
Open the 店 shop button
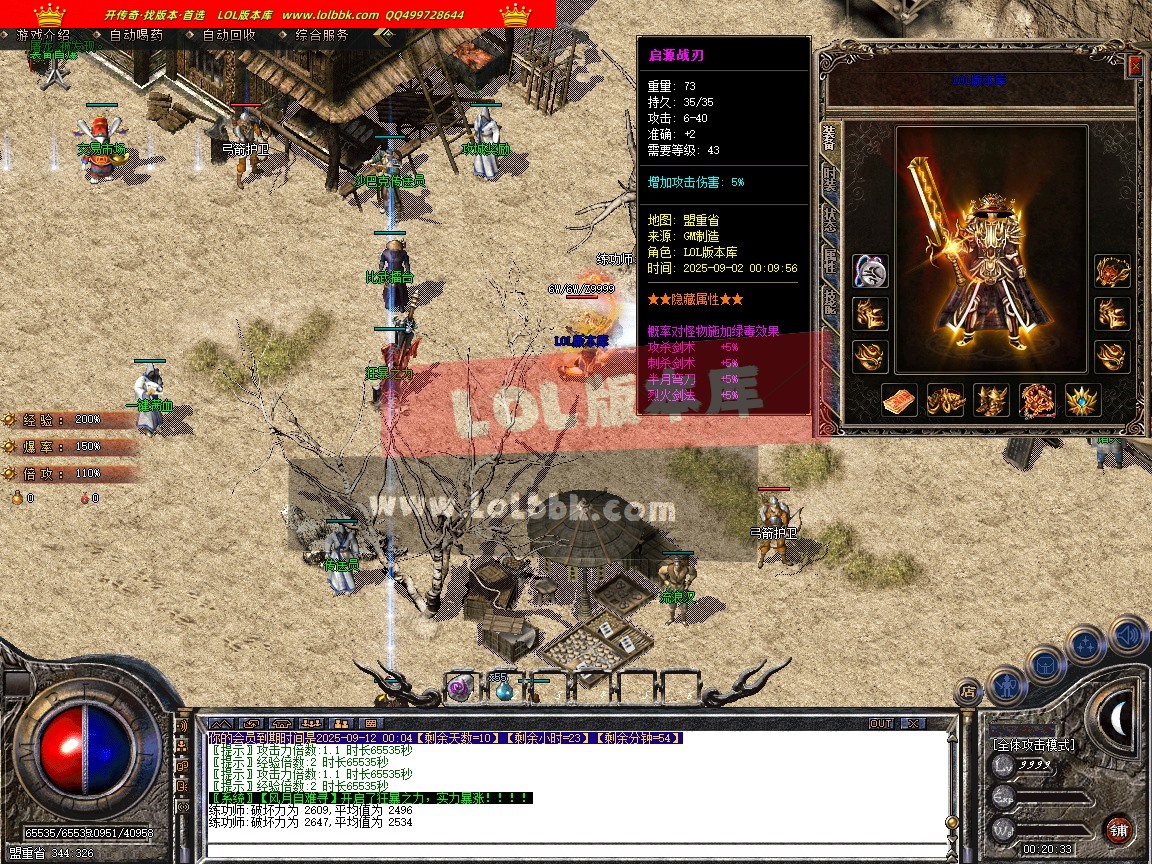[968, 690]
